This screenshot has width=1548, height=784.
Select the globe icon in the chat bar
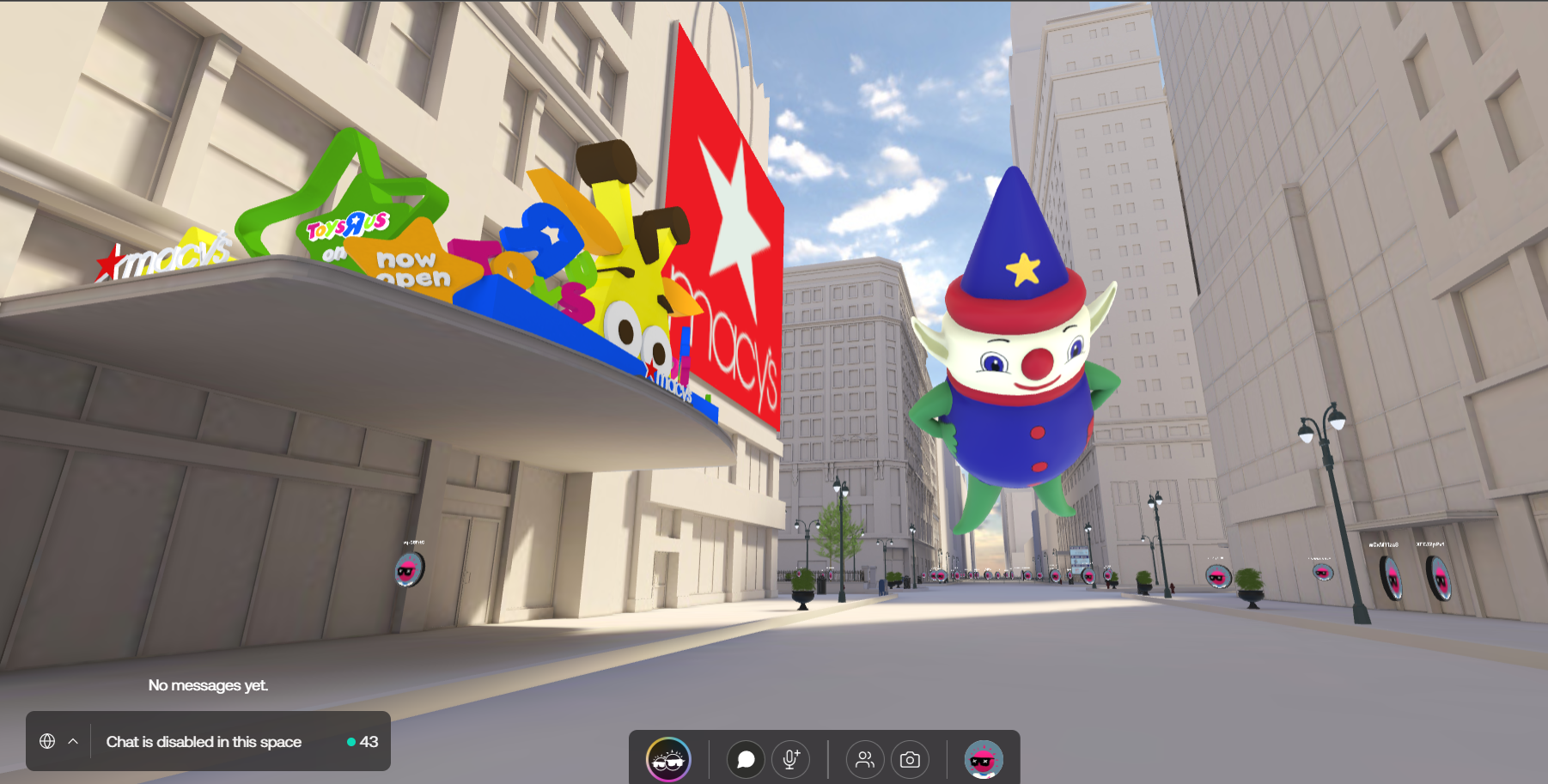[x=48, y=740]
